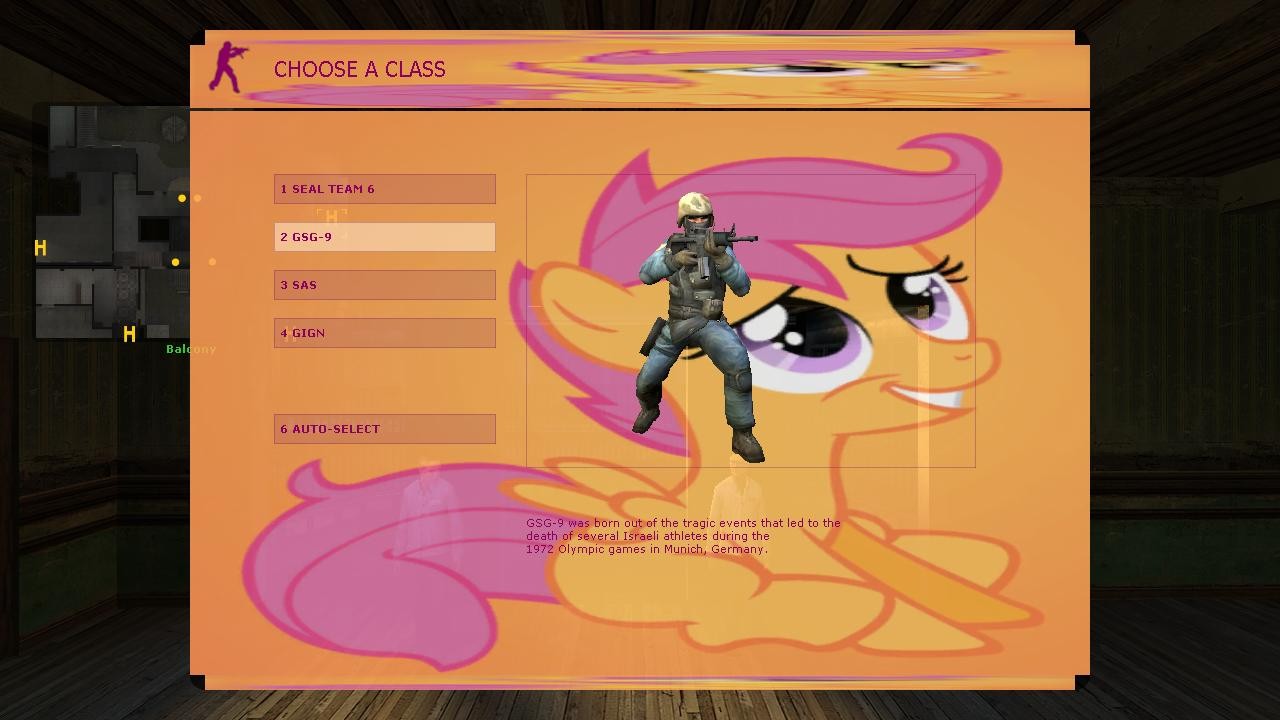Click the AUTO-SELECT class button
Viewport: 1280px width, 720px height.
(384, 429)
